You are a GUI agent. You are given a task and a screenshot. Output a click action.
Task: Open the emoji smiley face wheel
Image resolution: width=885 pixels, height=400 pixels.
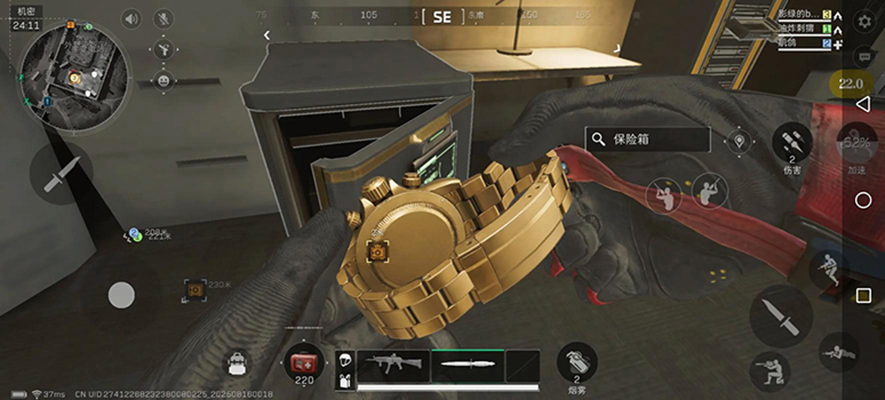tap(164, 79)
